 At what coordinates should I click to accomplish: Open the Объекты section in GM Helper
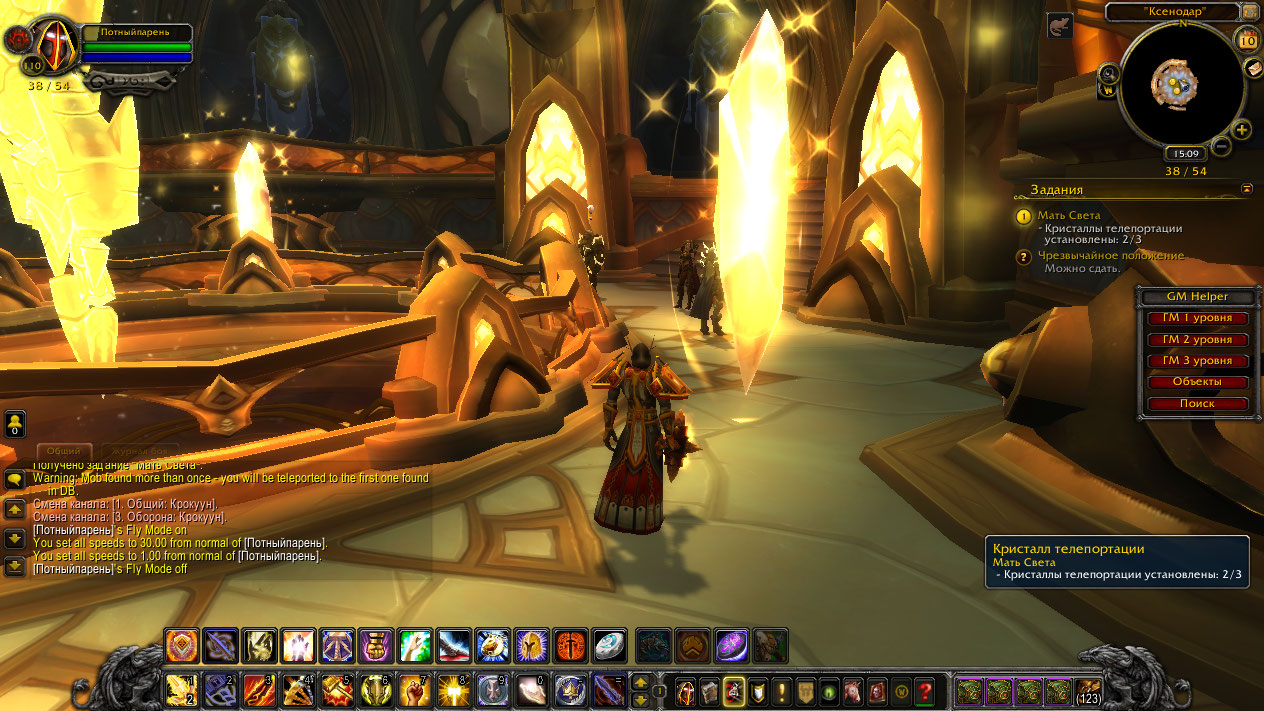click(1197, 382)
